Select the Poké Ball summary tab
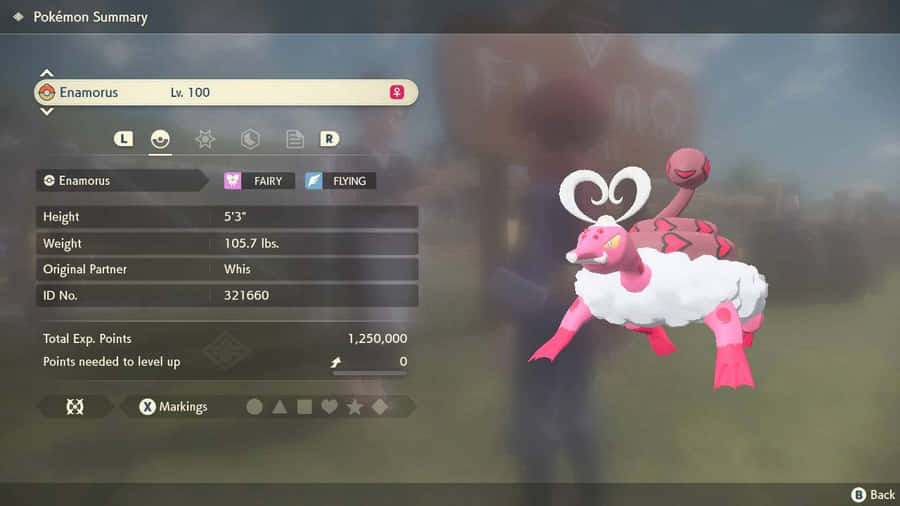Image resolution: width=900 pixels, height=506 pixels. click(x=160, y=139)
